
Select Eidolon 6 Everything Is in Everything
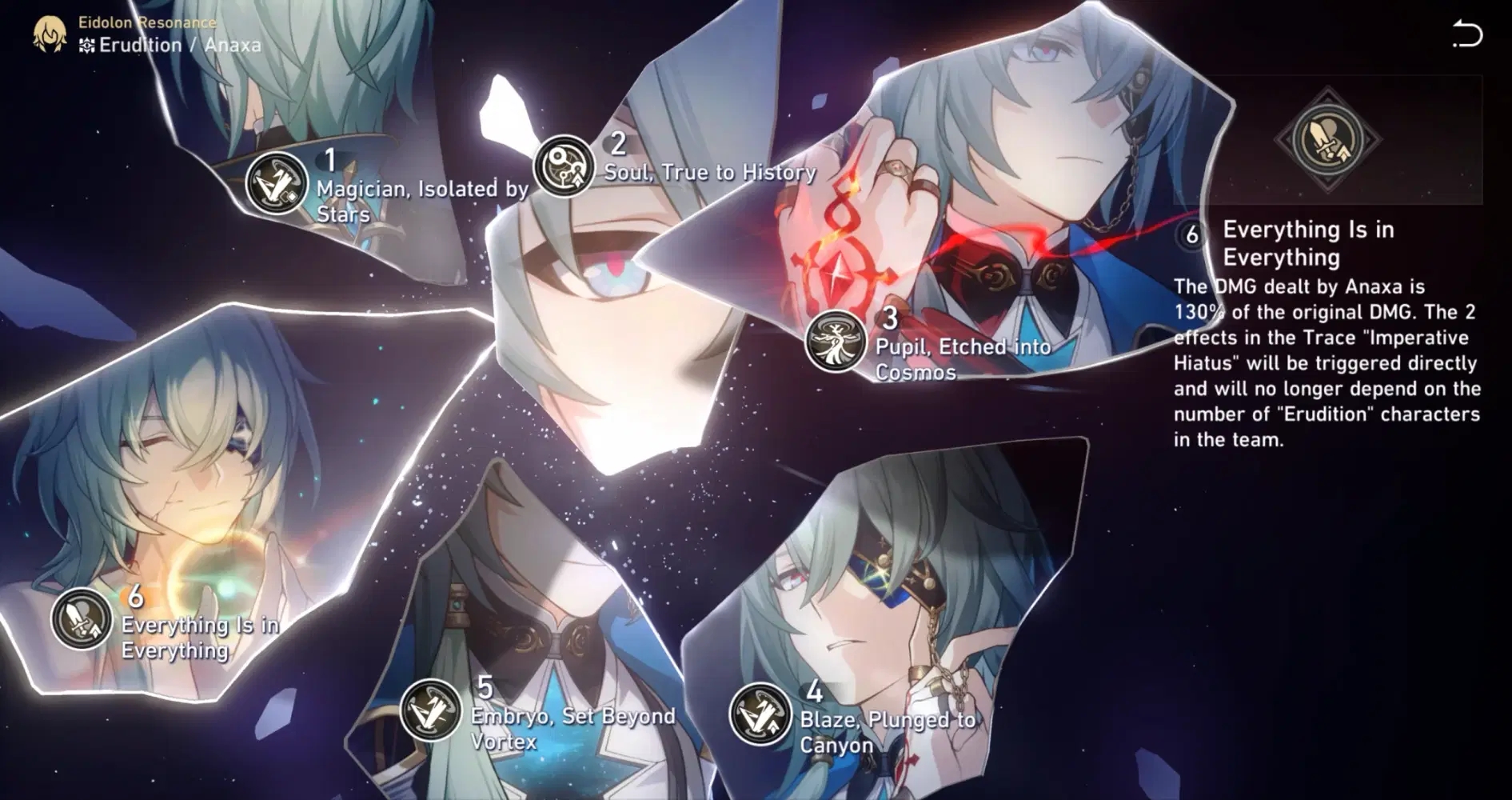pyautogui.click(x=82, y=618)
